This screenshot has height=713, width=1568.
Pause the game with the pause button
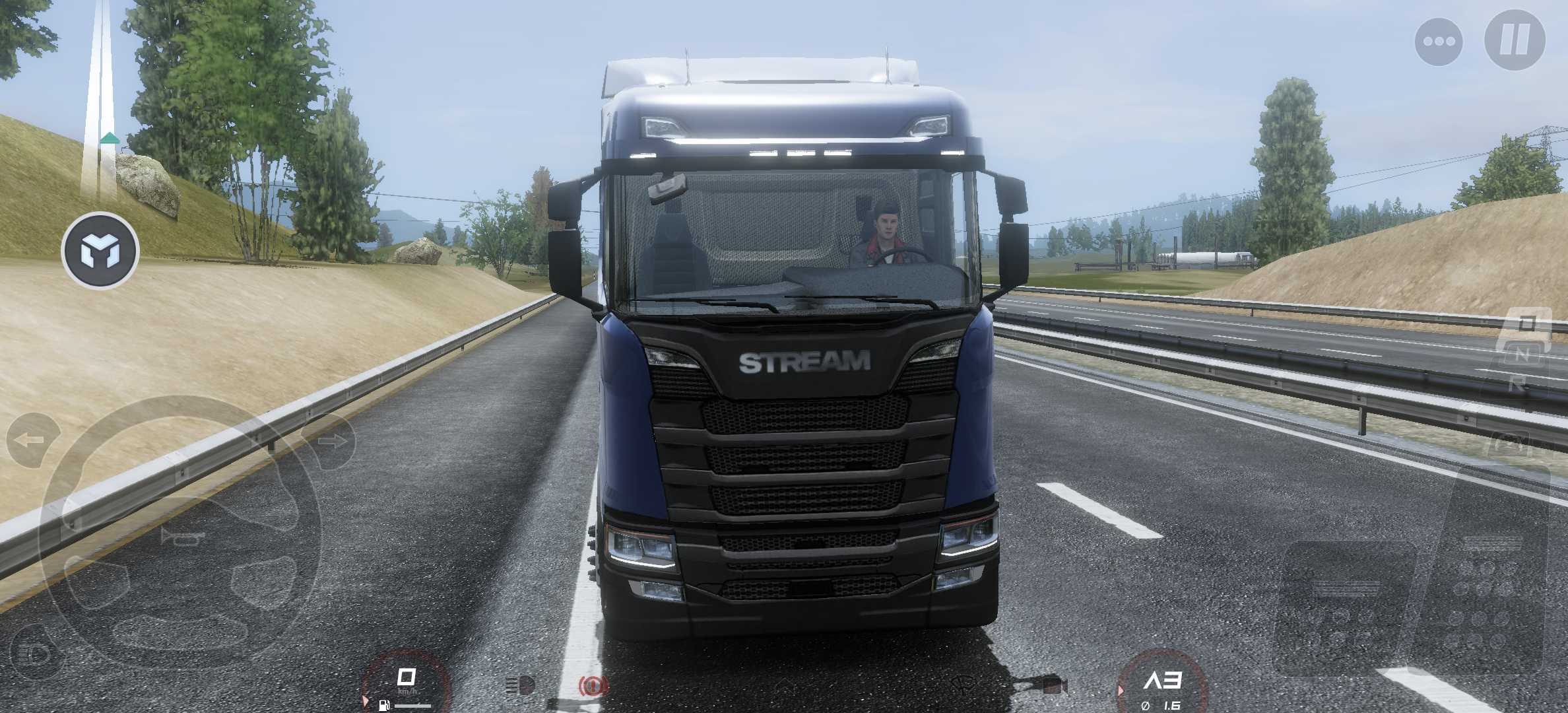[x=1515, y=40]
